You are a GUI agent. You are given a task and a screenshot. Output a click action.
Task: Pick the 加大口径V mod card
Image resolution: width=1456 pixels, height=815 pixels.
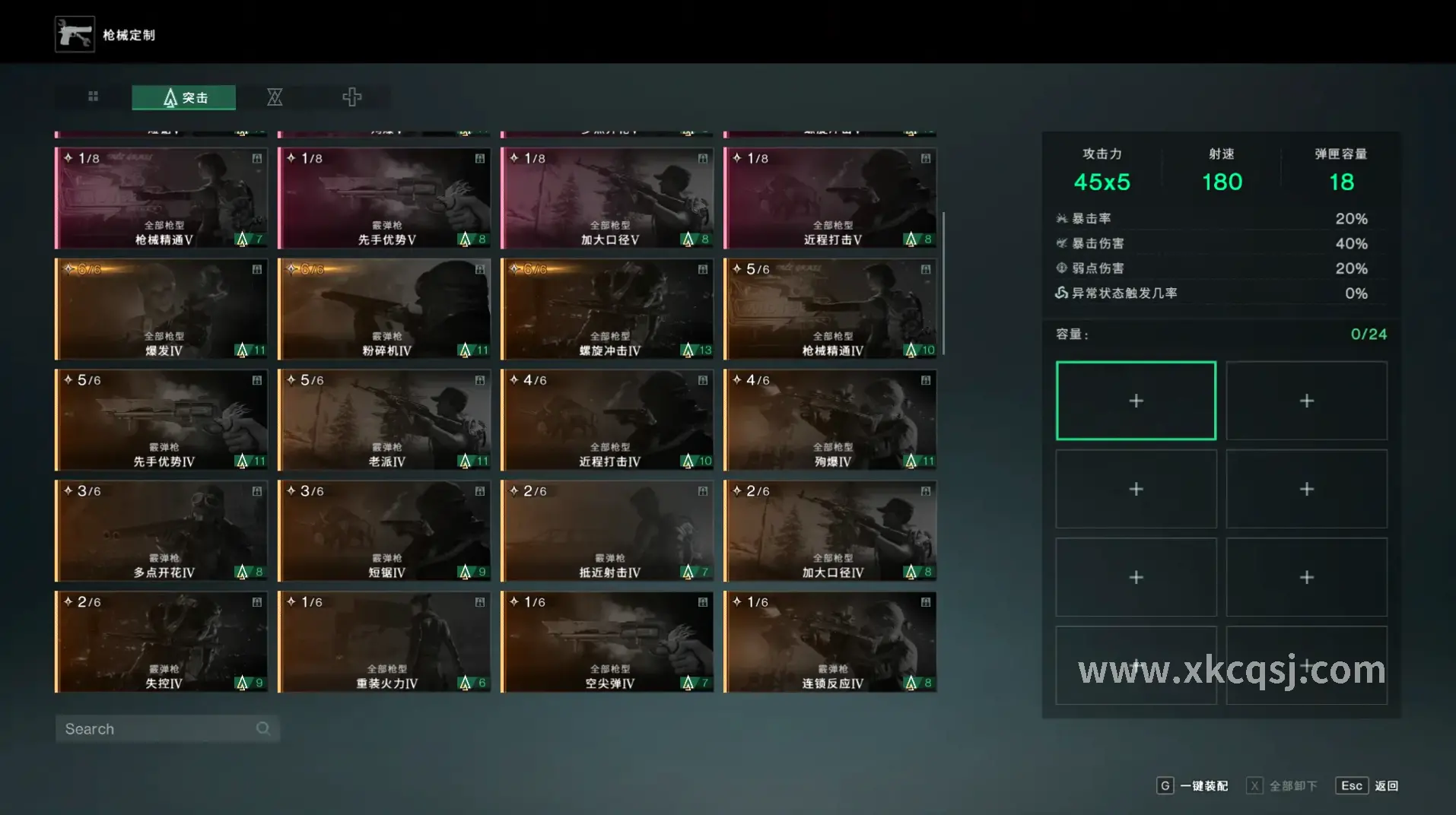tap(607, 198)
